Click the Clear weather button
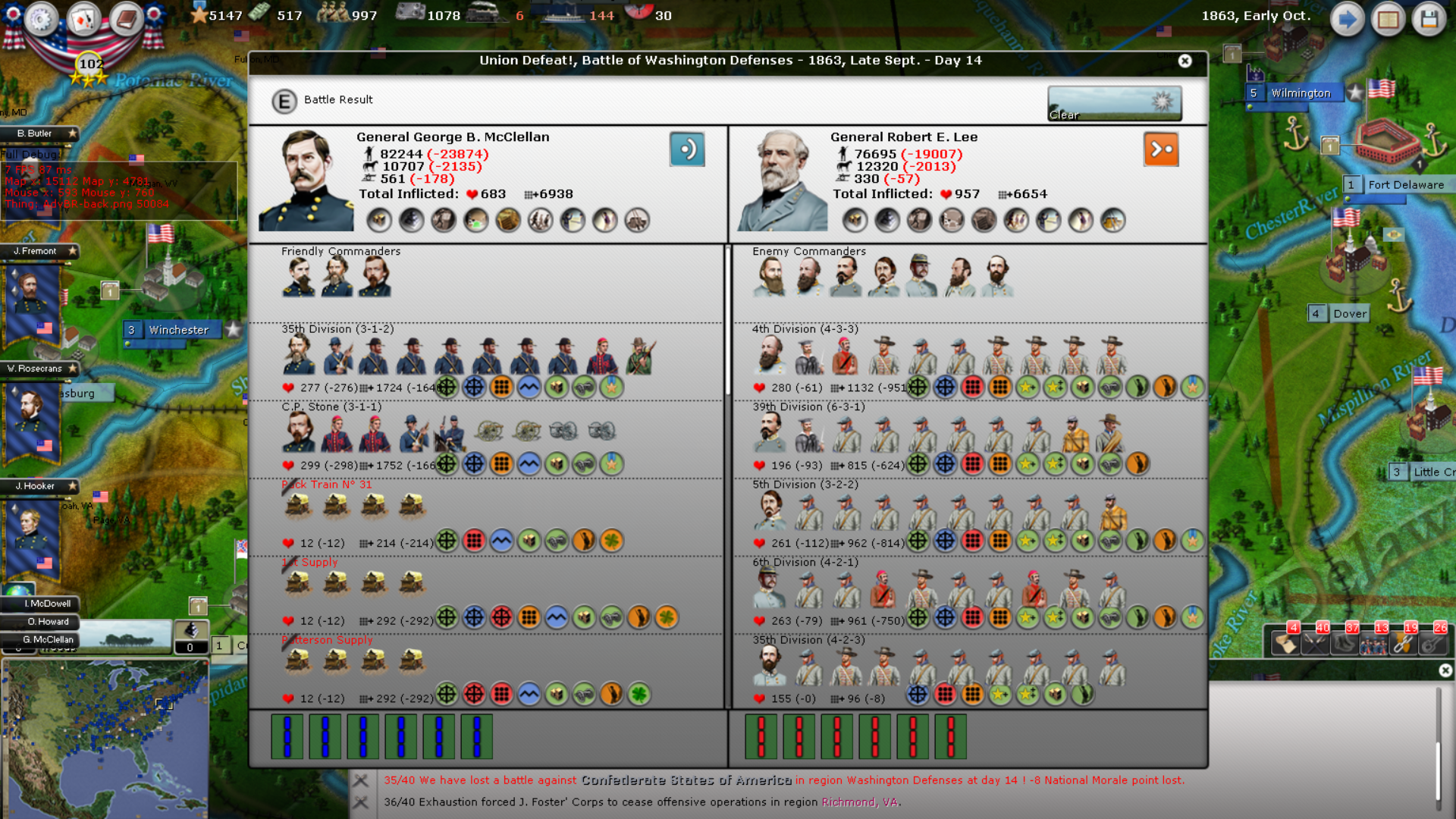This screenshot has height=819, width=1456. (1114, 105)
